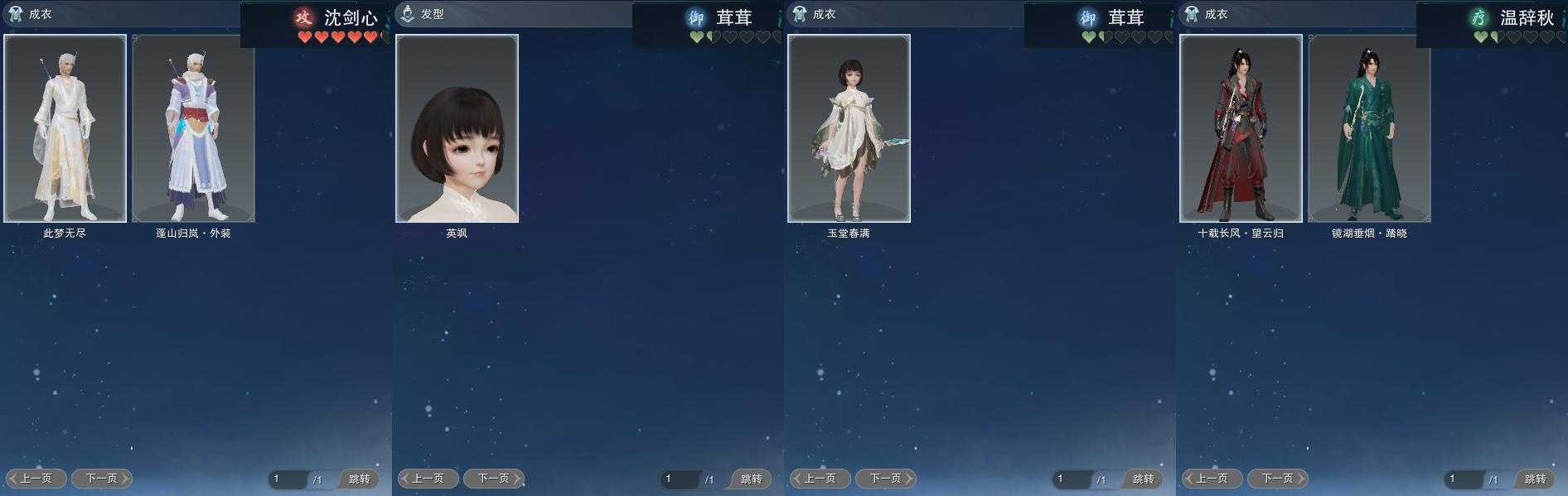
Task: Pick the 英飒 bob hairstyle
Action: 457,128
